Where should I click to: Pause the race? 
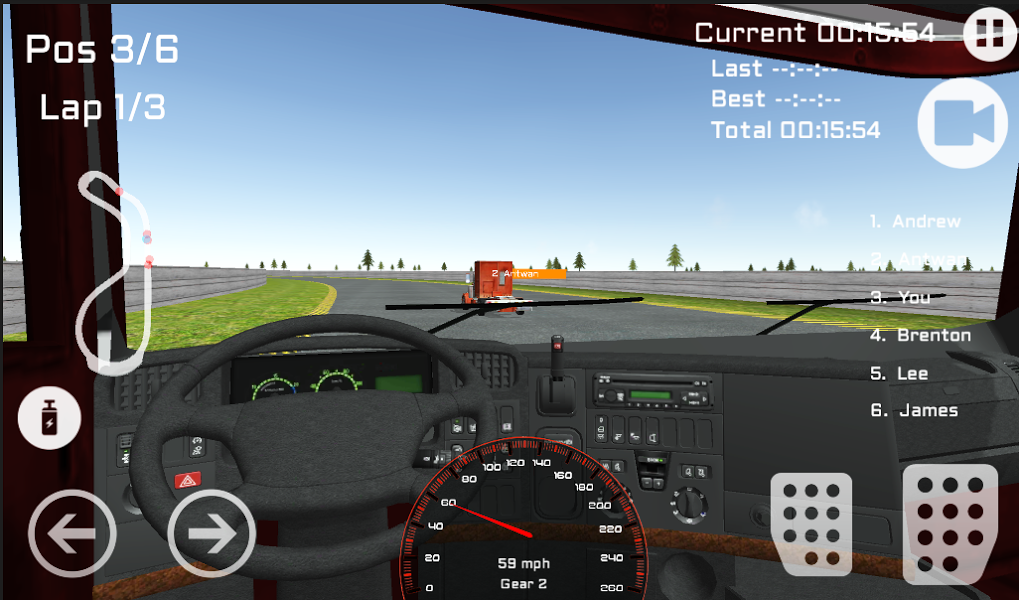[x=989, y=33]
